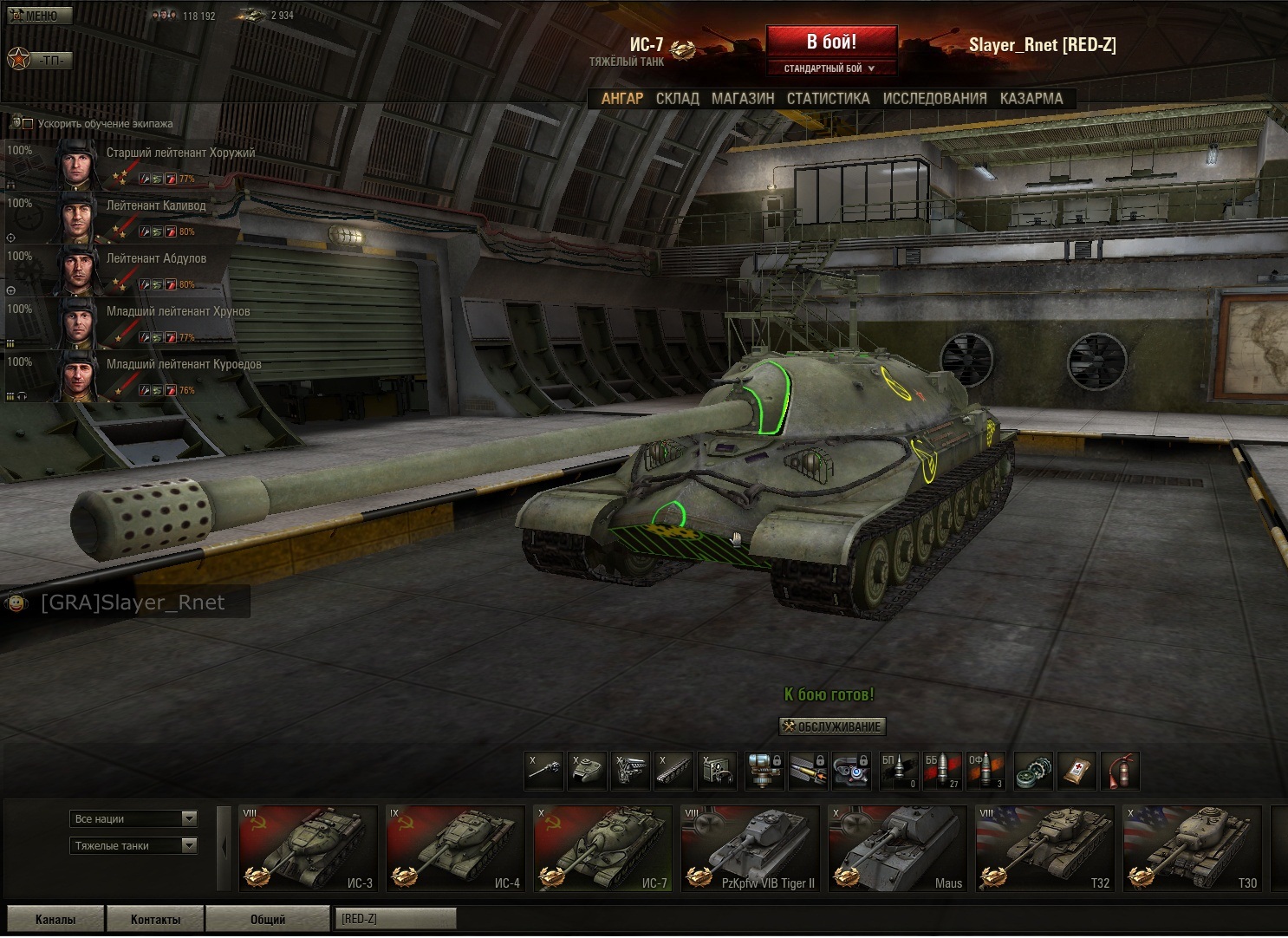The image size is (1288, 938).
Task: Choose the Maus tank thumbnail
Action: [x=897, y=848]
